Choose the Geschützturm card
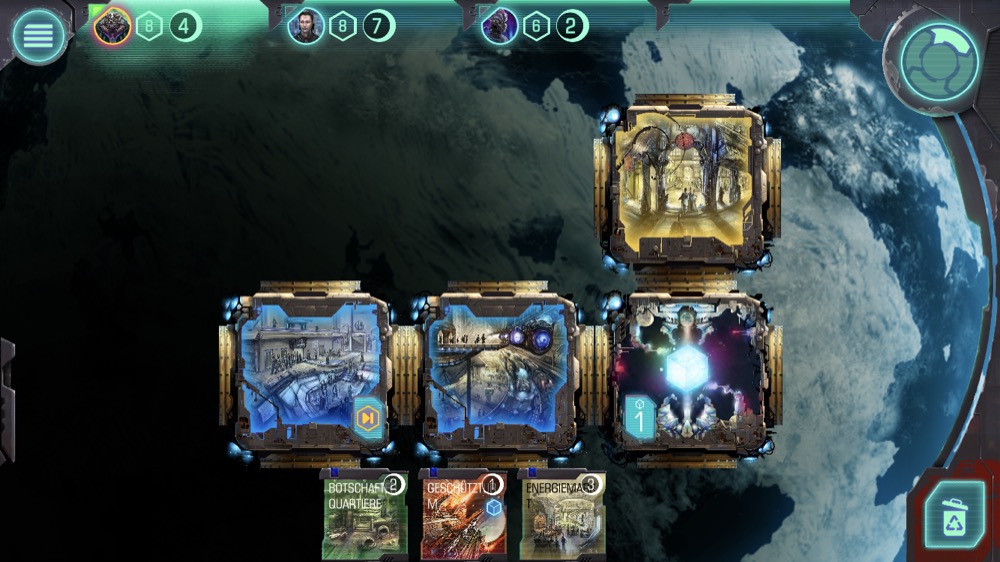1000x562 pixels. (462, 516)
